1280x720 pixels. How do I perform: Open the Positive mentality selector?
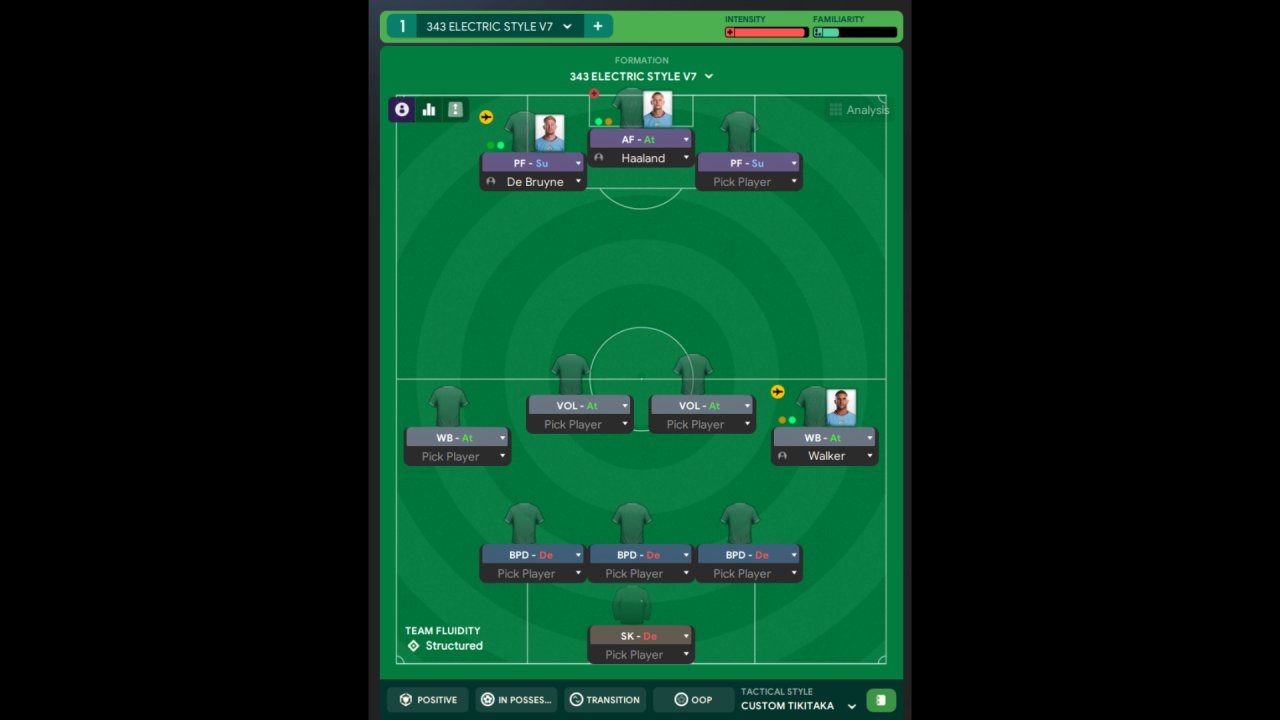point(428,700)
